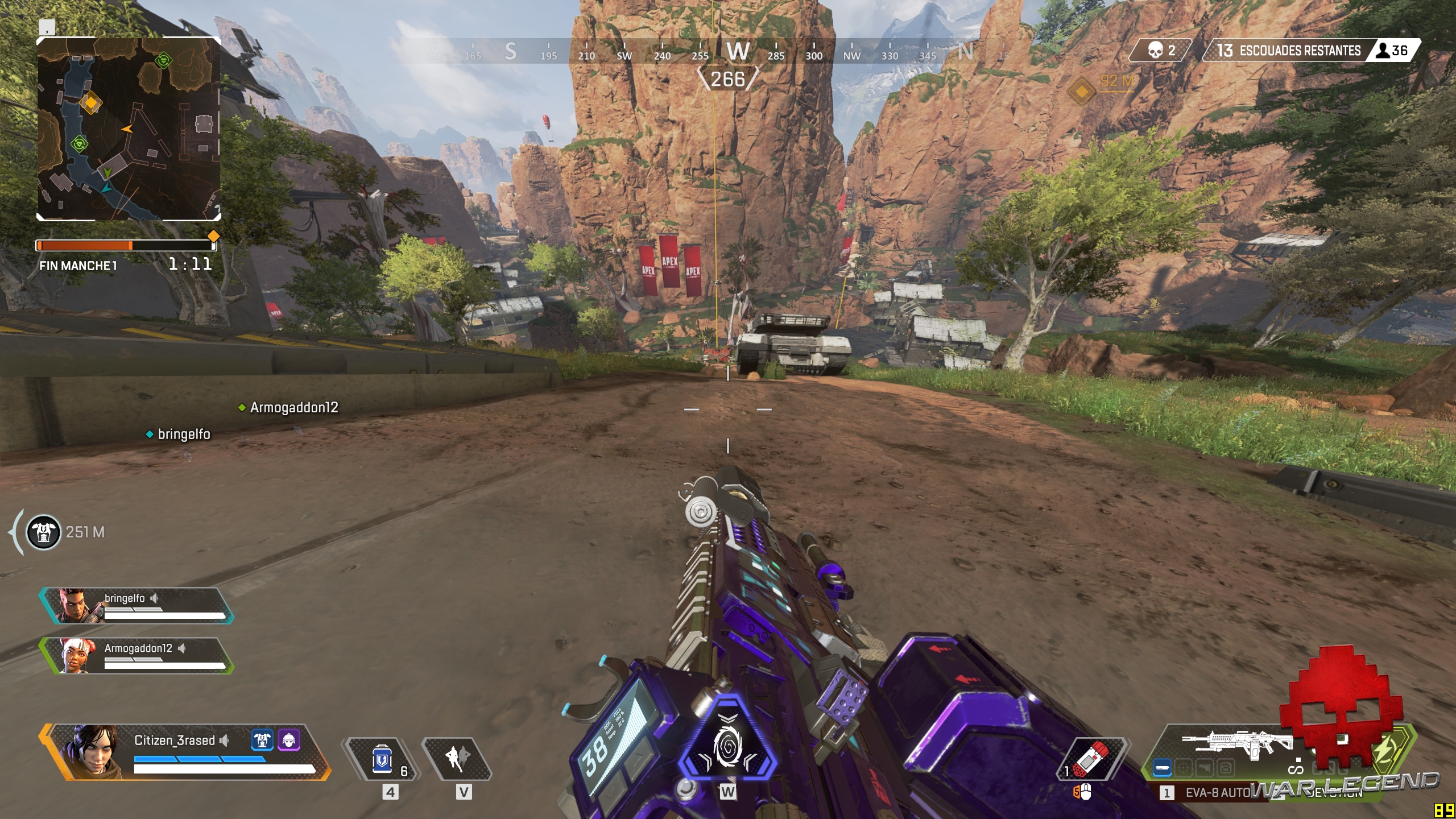Open the minimap

coord(129,129)
